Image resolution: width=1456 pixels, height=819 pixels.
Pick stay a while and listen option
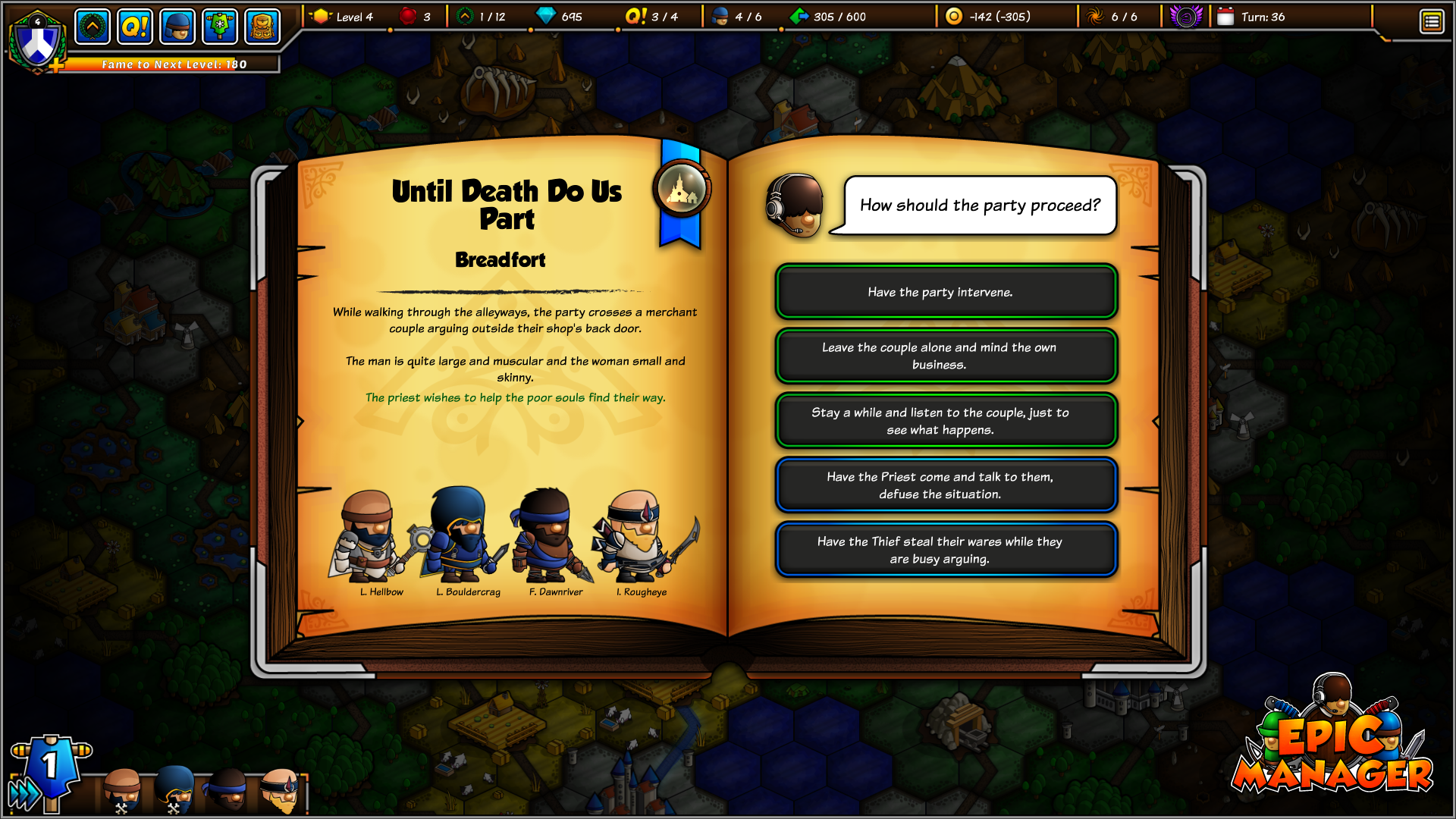click(x=945, y=420)
